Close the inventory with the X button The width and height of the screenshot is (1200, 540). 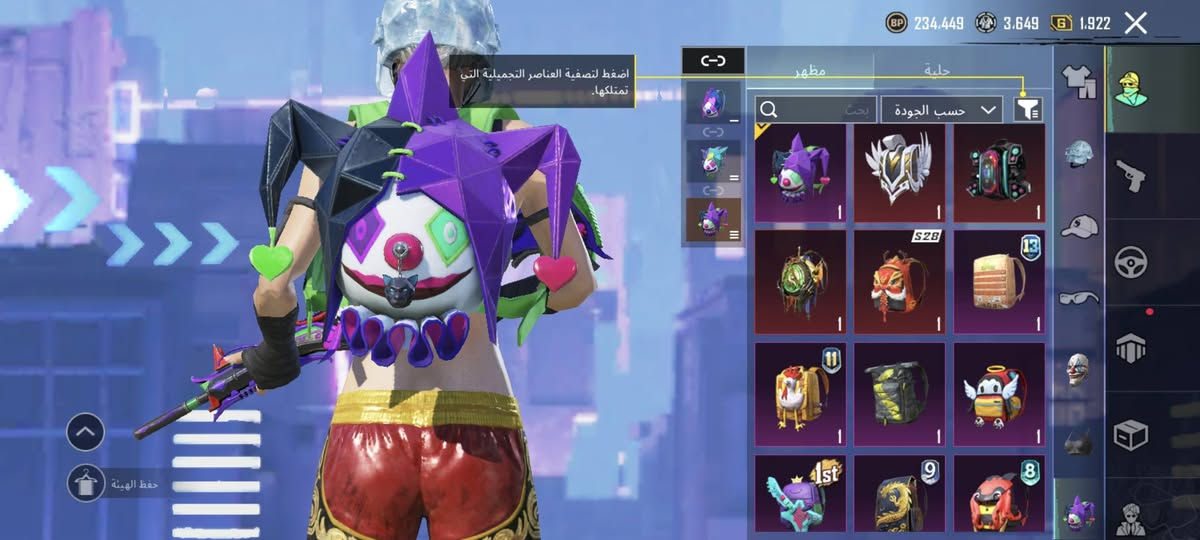(x=1135, y=23)
